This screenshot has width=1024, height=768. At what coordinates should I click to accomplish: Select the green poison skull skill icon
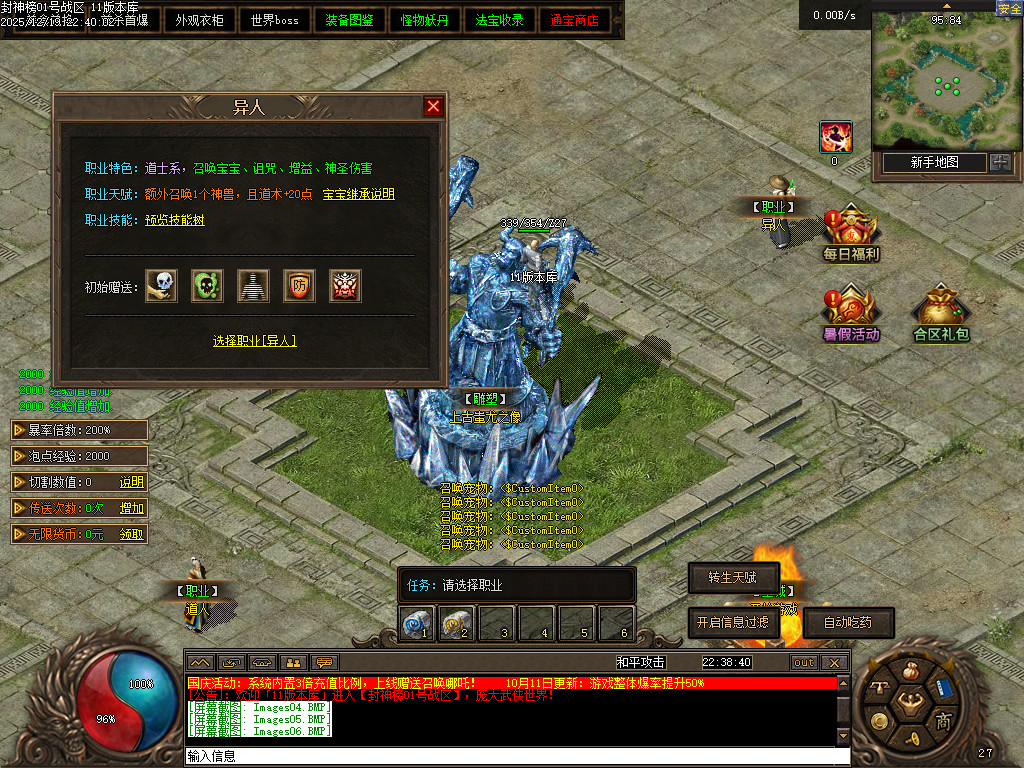[207, 286]
